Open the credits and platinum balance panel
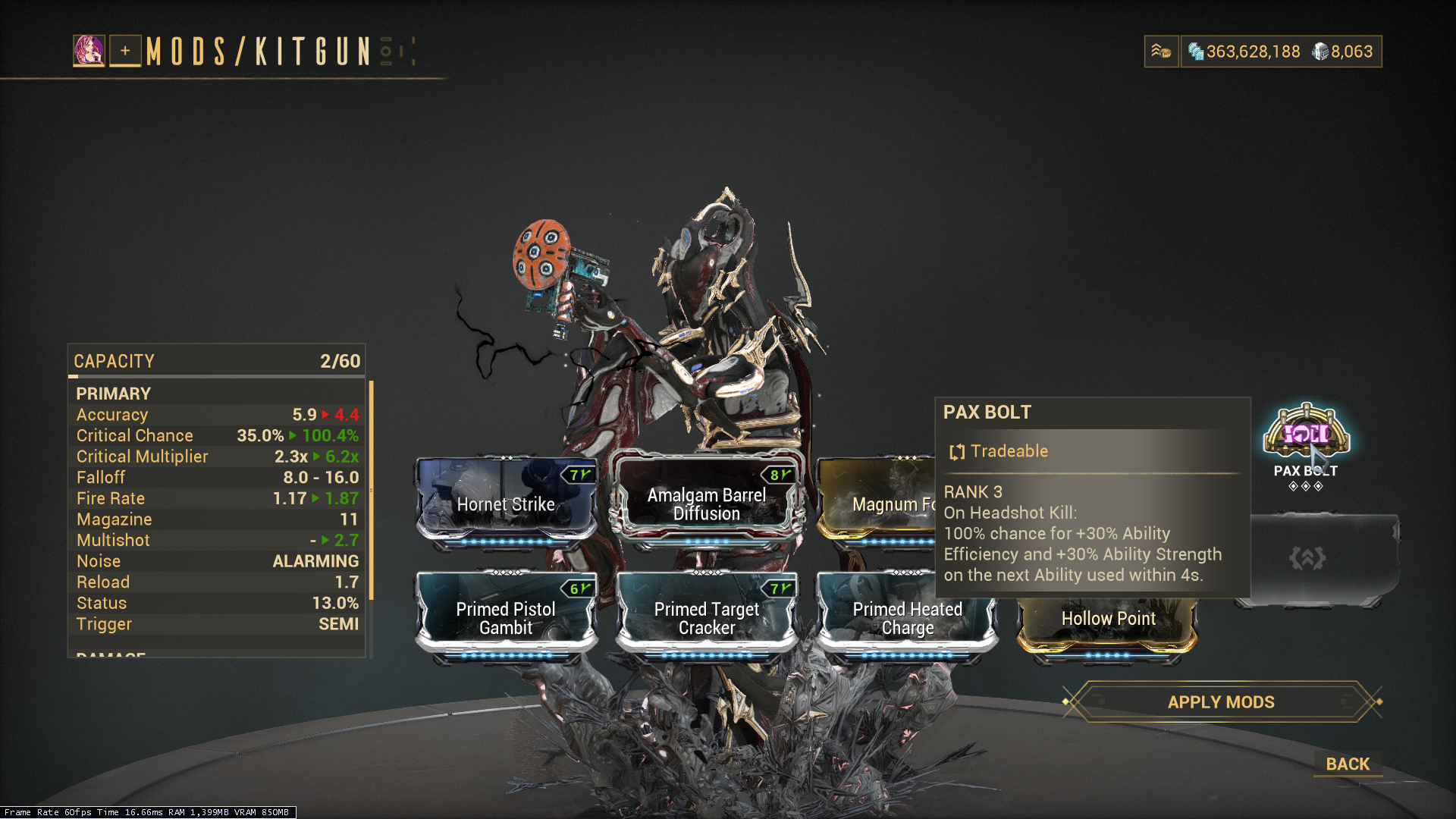 (x=1282, y=52)
